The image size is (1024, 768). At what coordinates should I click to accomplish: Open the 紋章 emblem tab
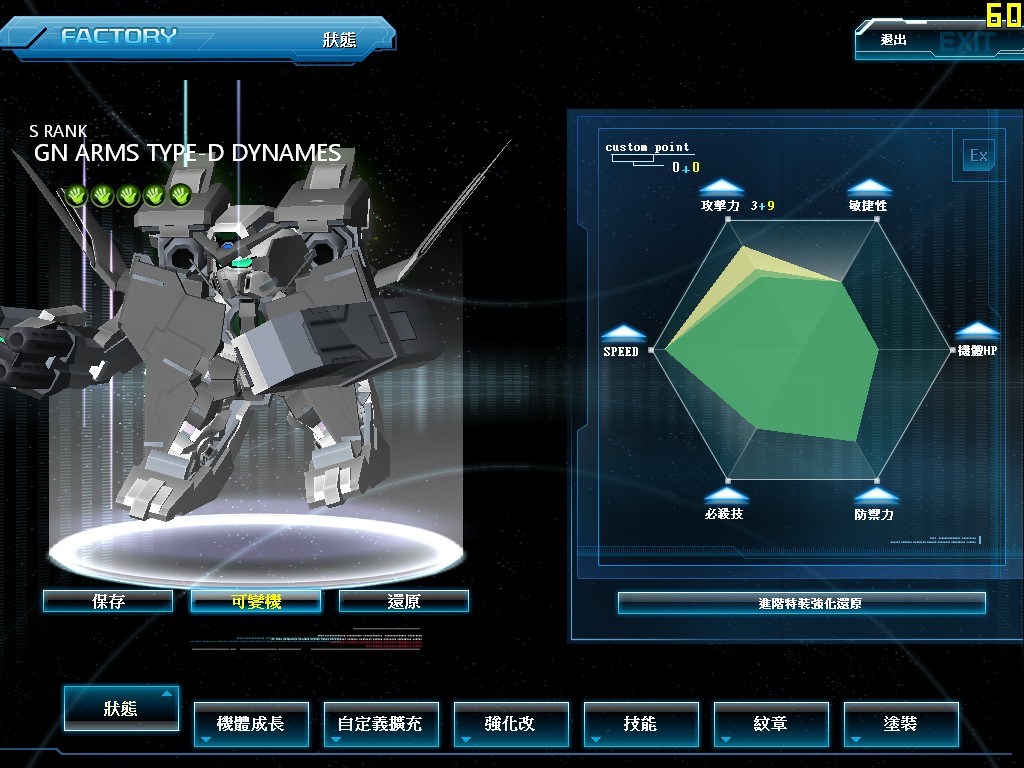(x=771, y=723)
